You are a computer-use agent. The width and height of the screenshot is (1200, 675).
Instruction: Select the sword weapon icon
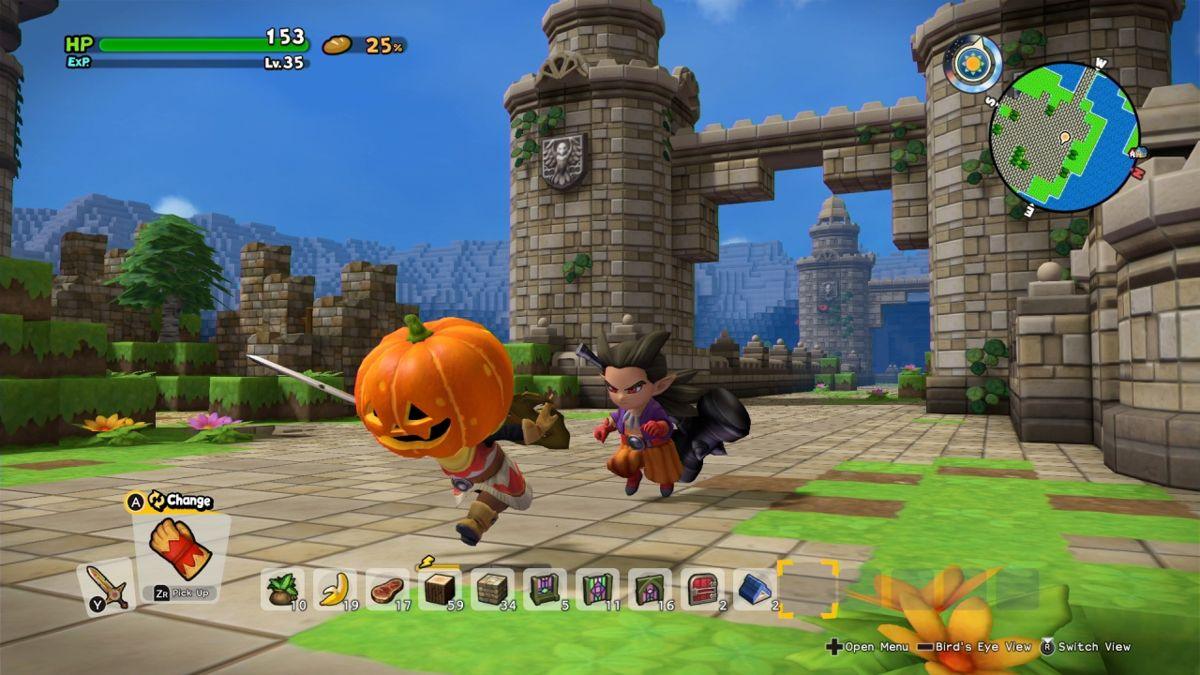pos(104,586)
